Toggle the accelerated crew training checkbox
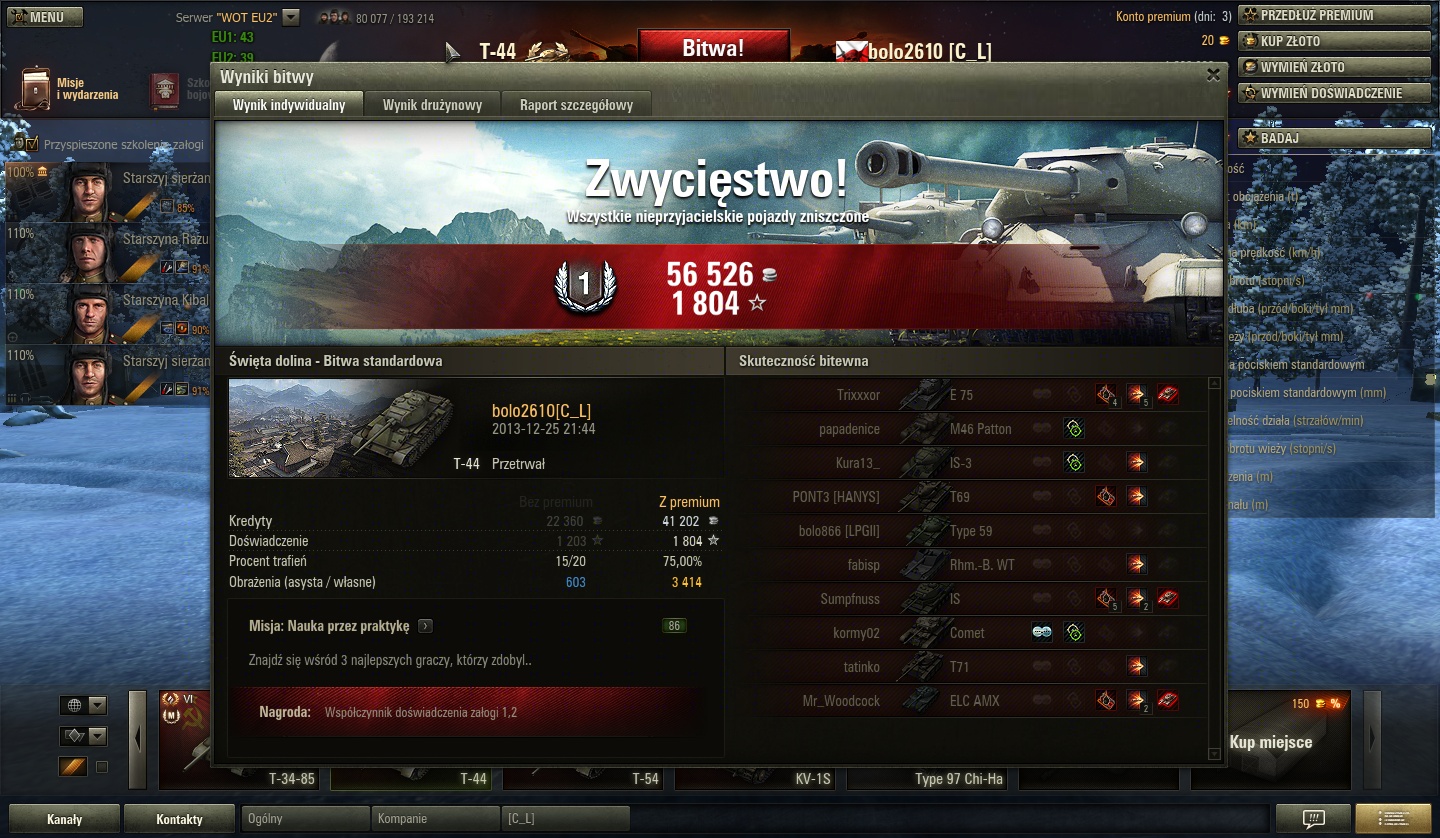 (32, 144)
